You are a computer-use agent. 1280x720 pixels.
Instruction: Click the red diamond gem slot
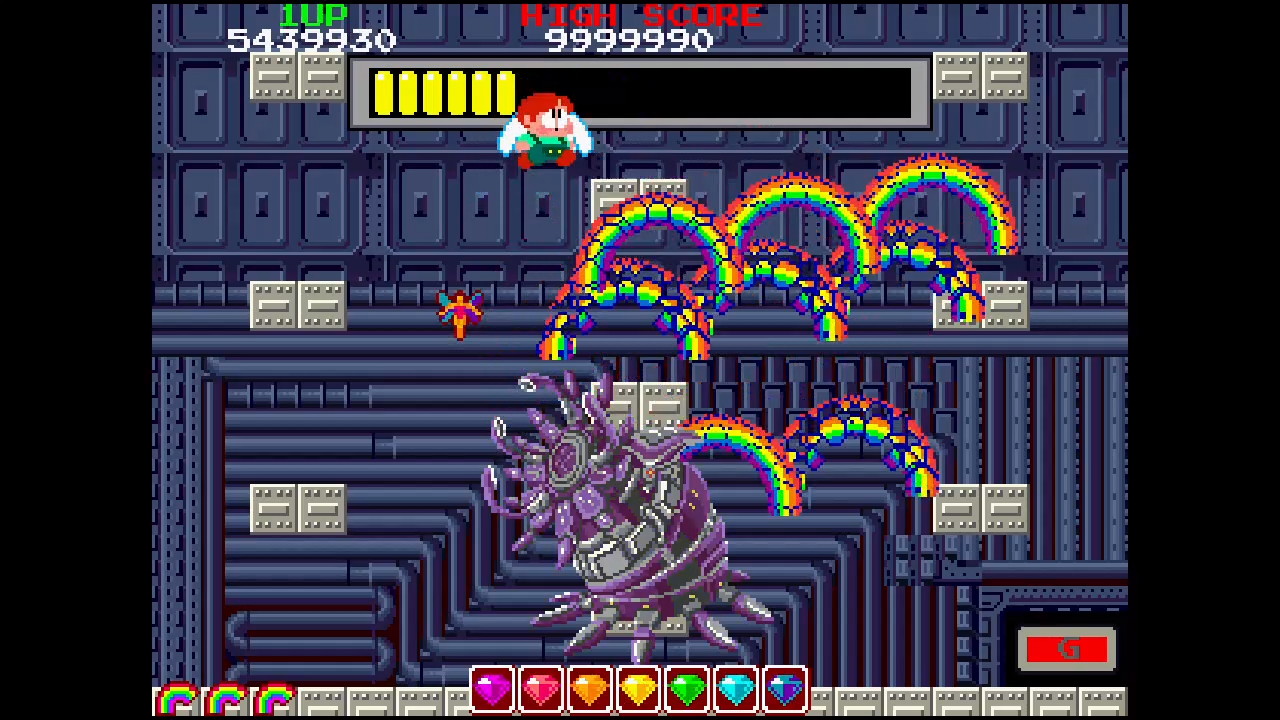[x=541, y=689]
